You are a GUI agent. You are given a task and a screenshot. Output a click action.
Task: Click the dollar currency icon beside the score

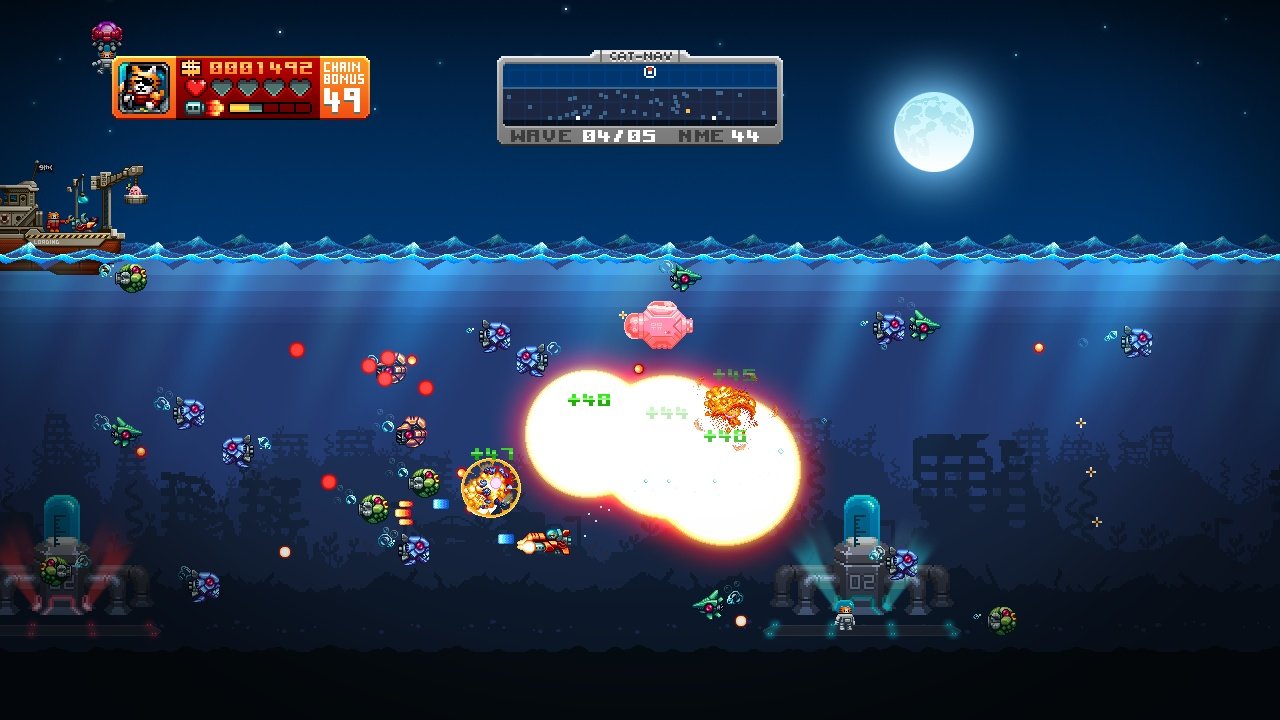pos(191,68)
